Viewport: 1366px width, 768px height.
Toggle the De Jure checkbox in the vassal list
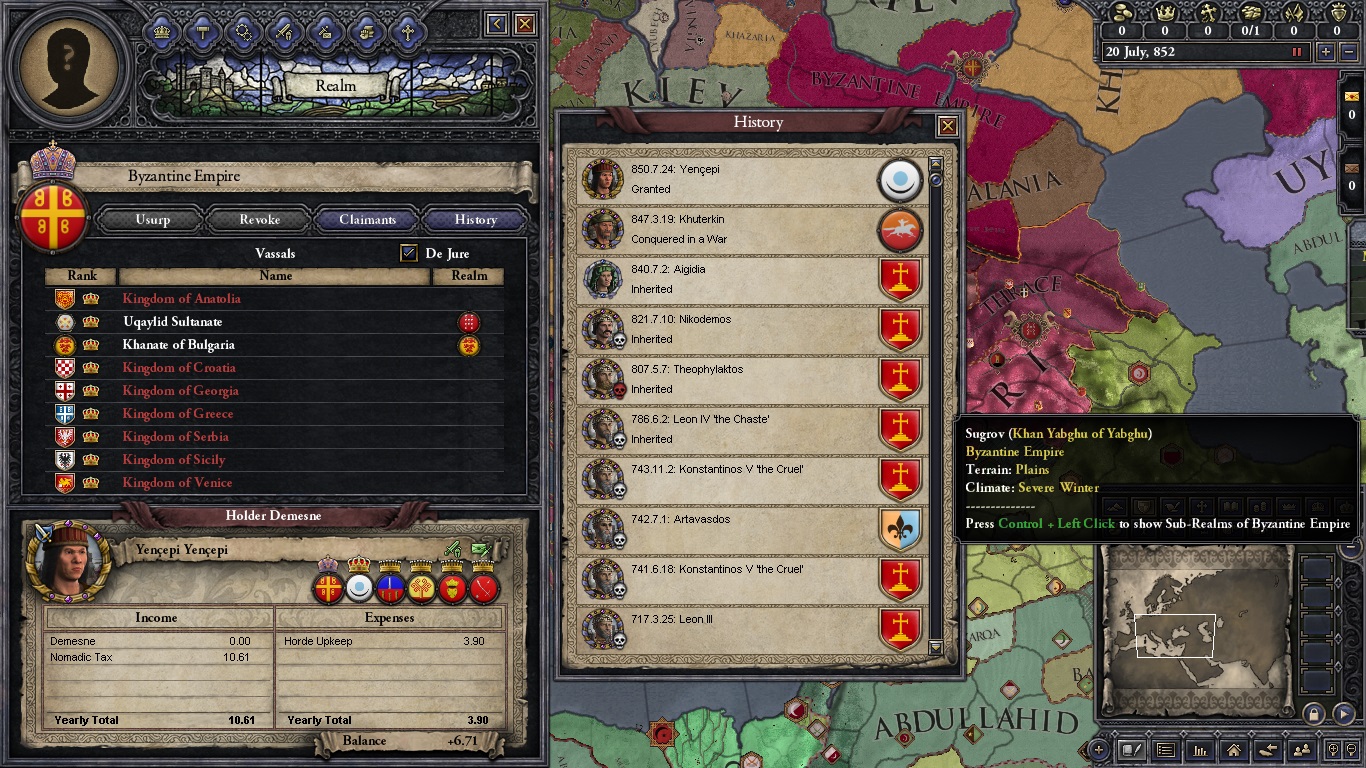tap(408, 253)
